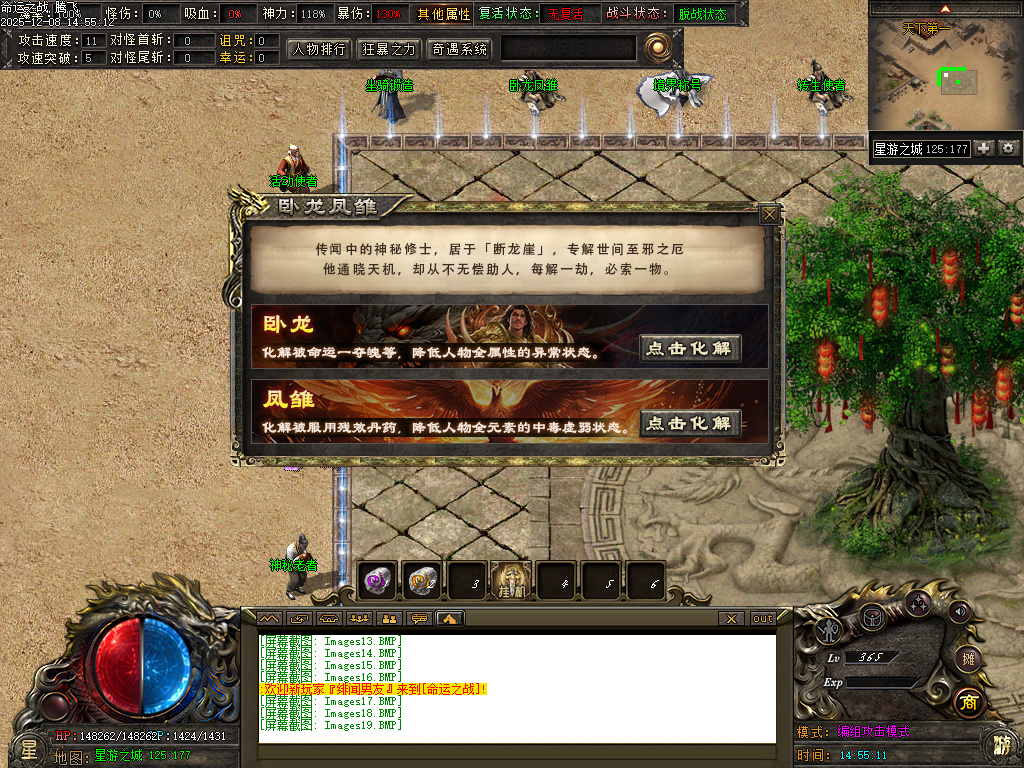Activate the 挂机 auto-play hotbar button
The height and width of the screenshot is (768, 1024).
[512, 580]
